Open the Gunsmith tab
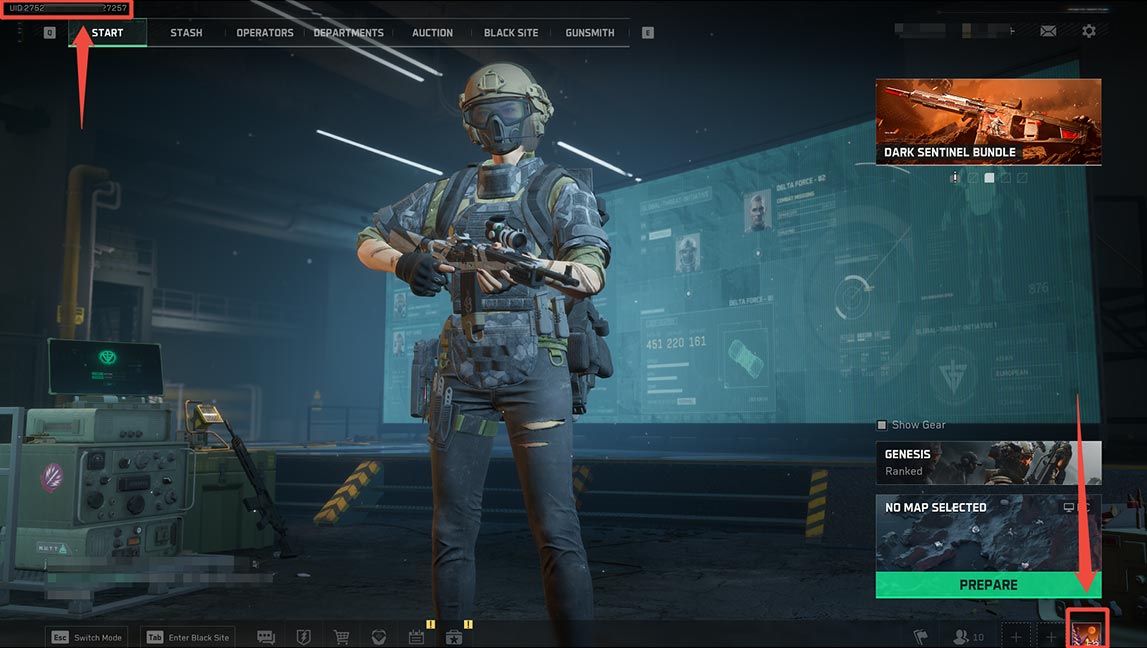The image size is (1147, 648). pos(590,33)
